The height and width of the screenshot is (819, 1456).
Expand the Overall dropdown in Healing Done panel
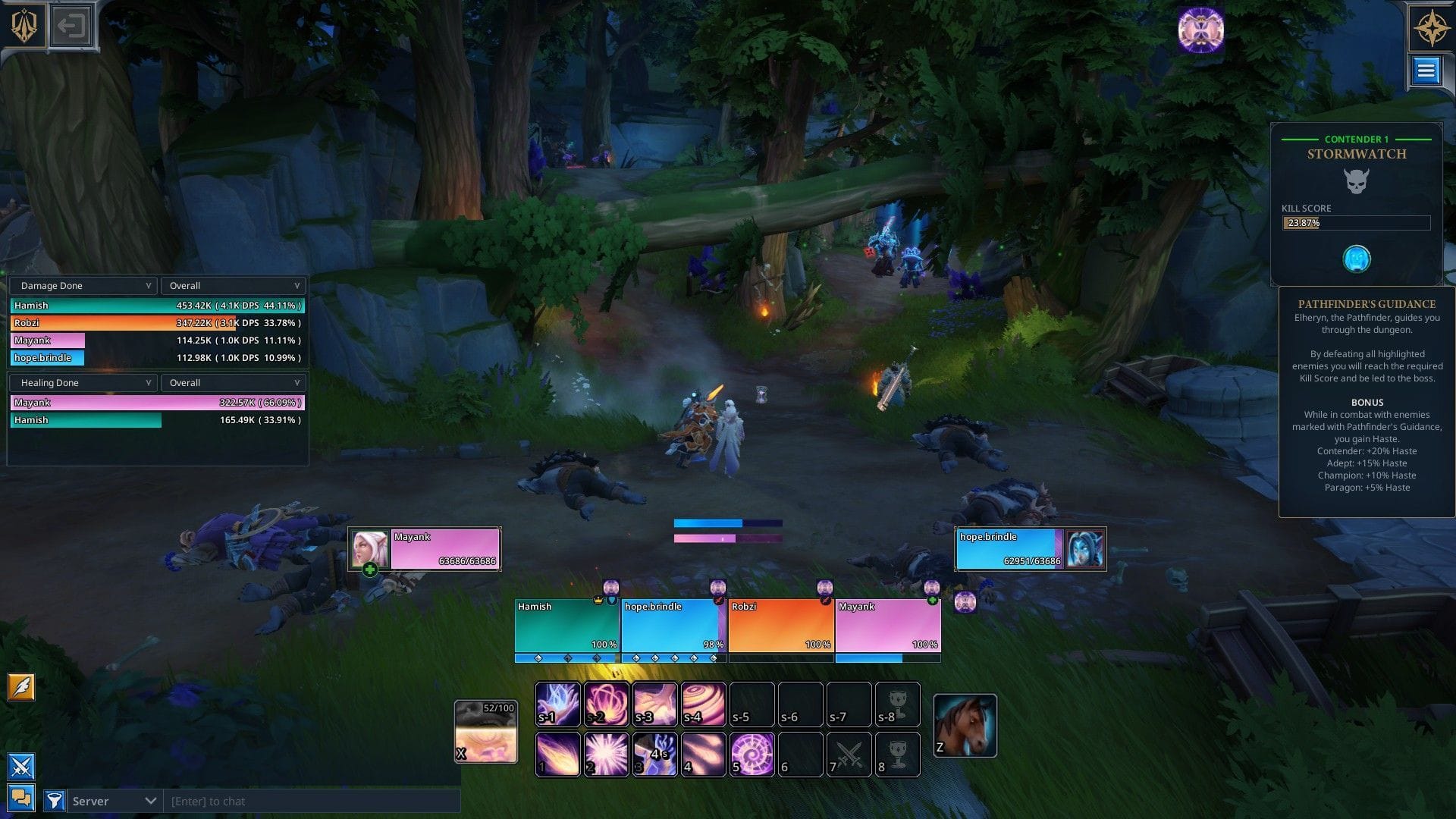233,382
